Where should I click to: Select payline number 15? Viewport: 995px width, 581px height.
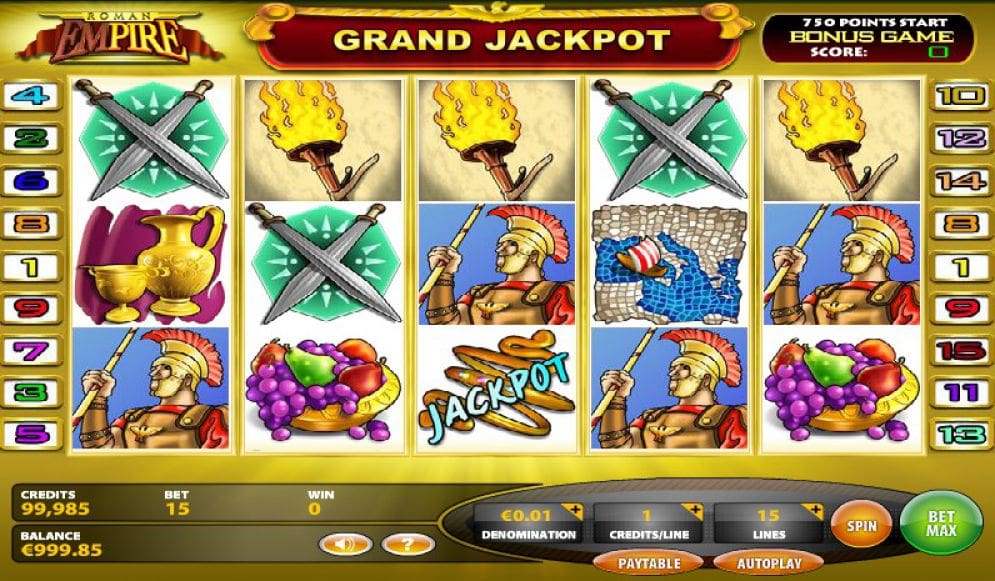coord(960,351)
